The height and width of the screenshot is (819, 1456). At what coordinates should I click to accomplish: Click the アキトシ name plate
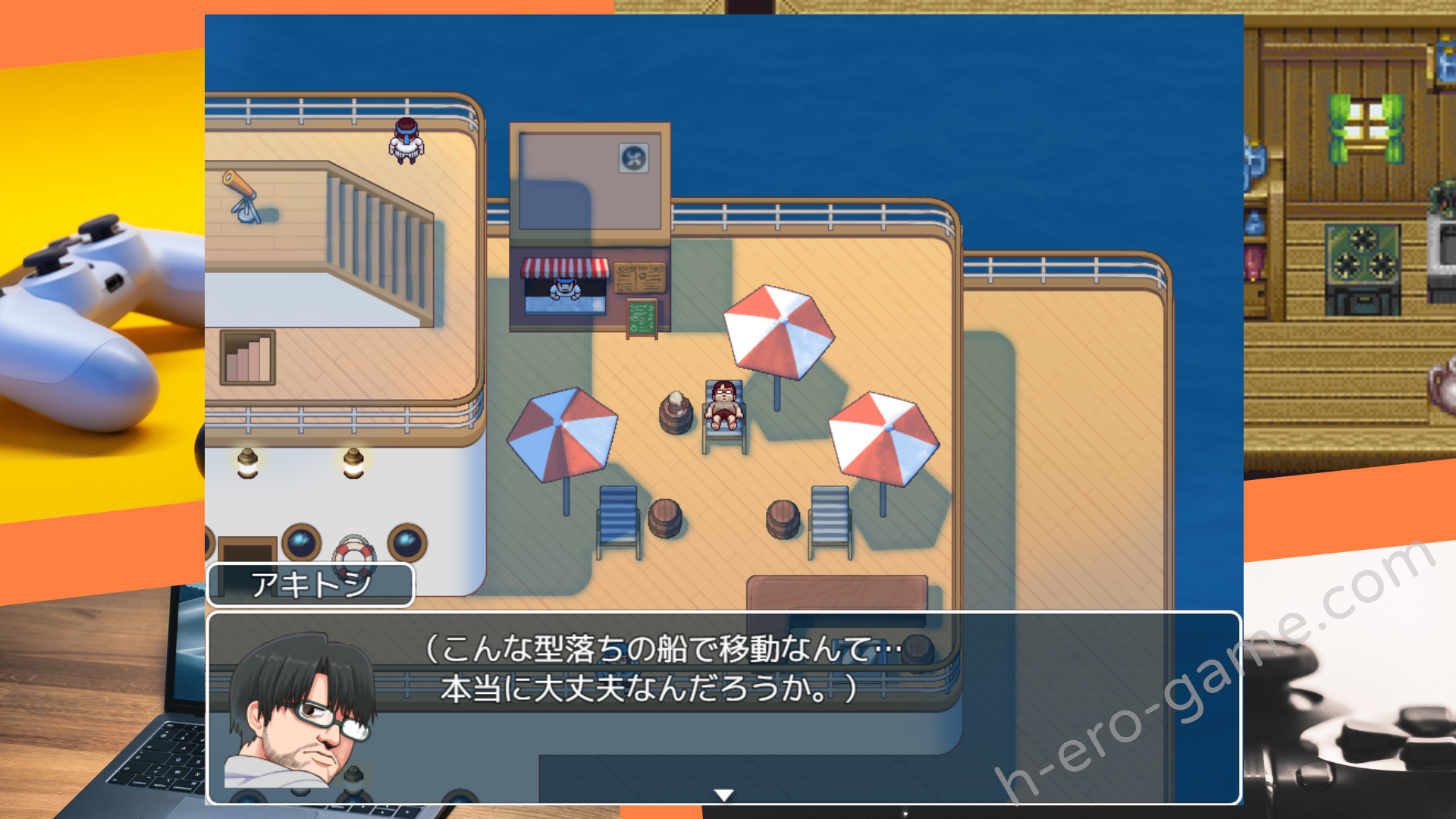(x=311, y=585)
